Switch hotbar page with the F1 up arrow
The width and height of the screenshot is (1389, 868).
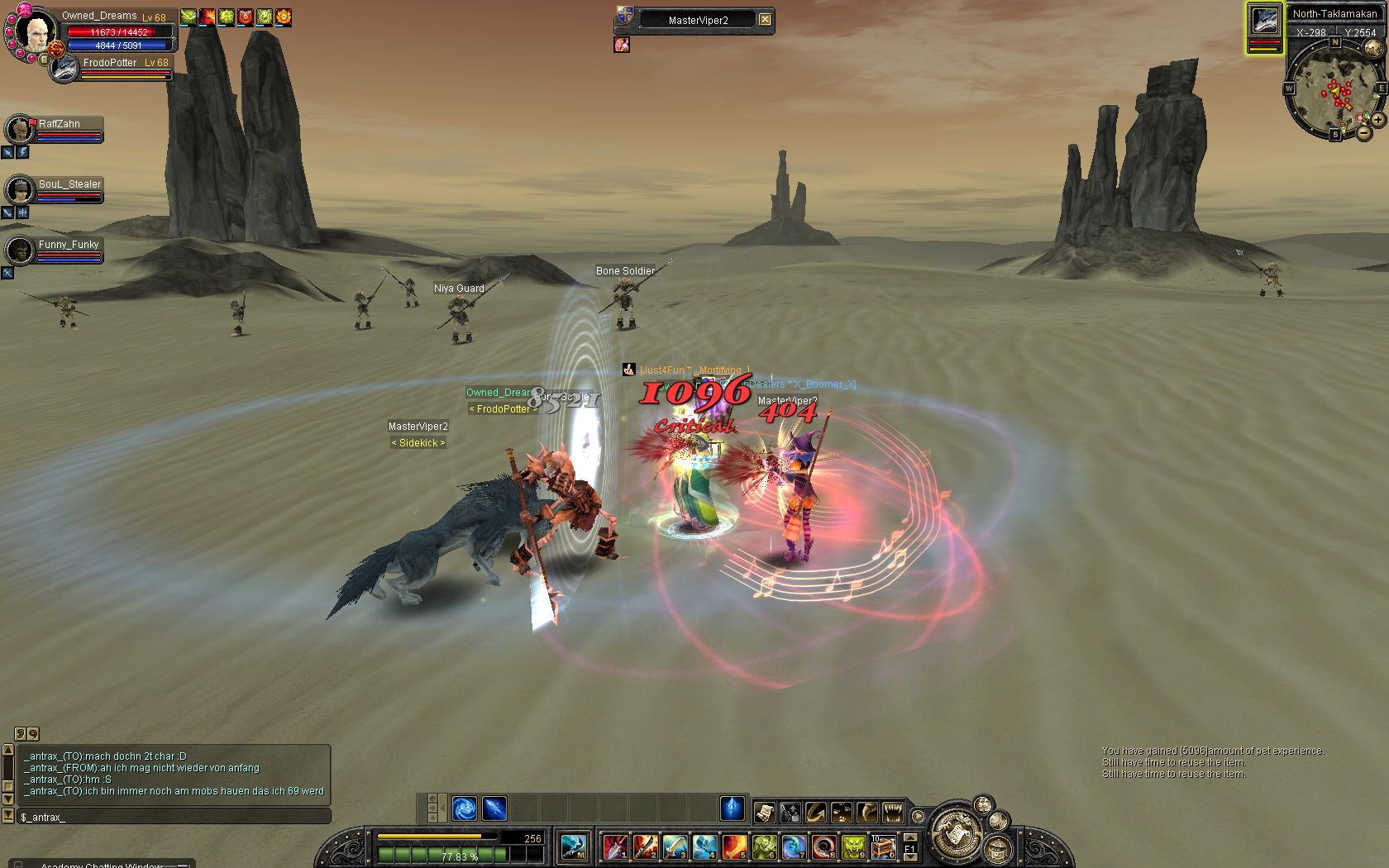909,838
